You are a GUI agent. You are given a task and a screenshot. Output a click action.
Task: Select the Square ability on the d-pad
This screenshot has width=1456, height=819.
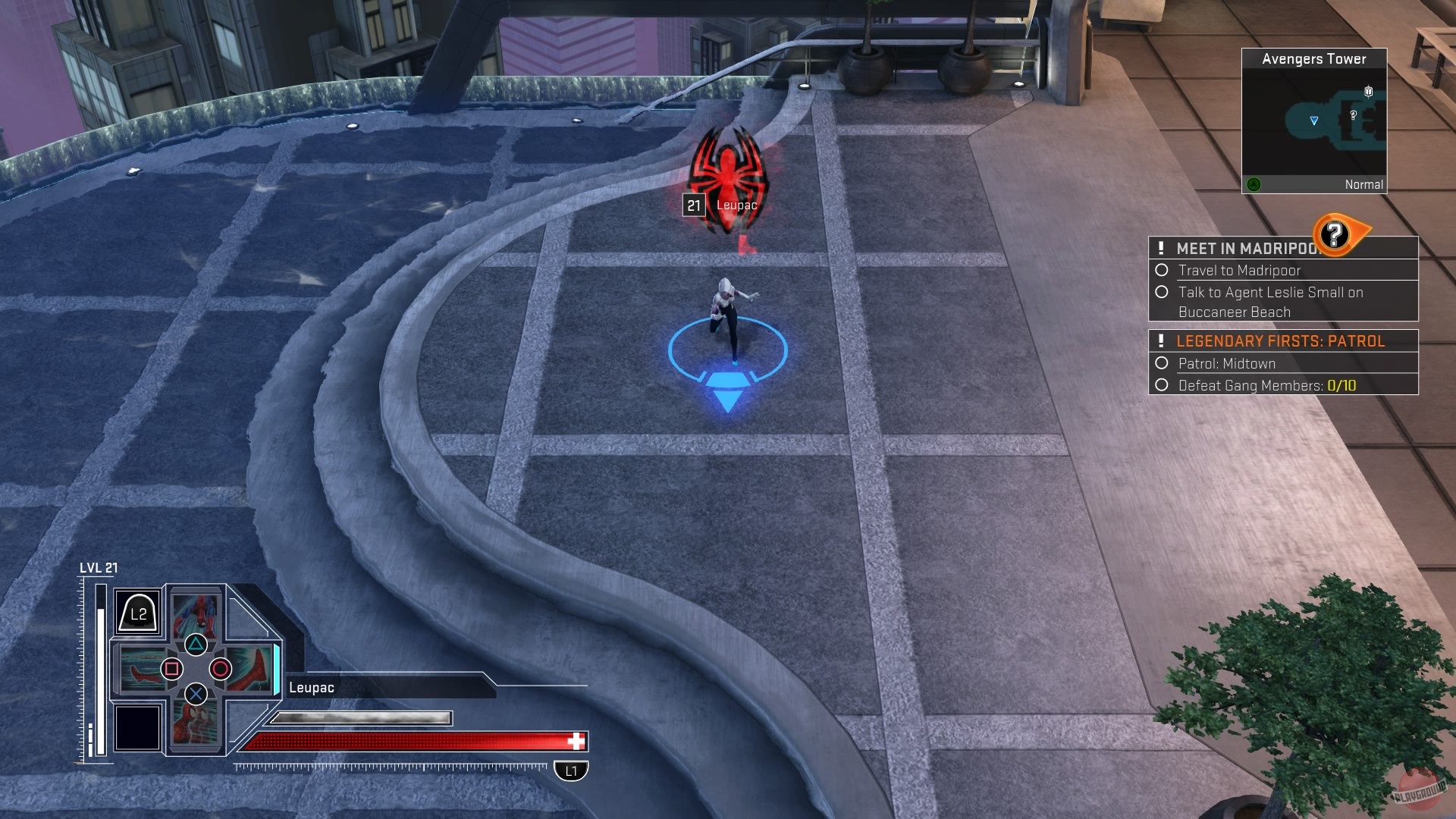coord(173,669)
